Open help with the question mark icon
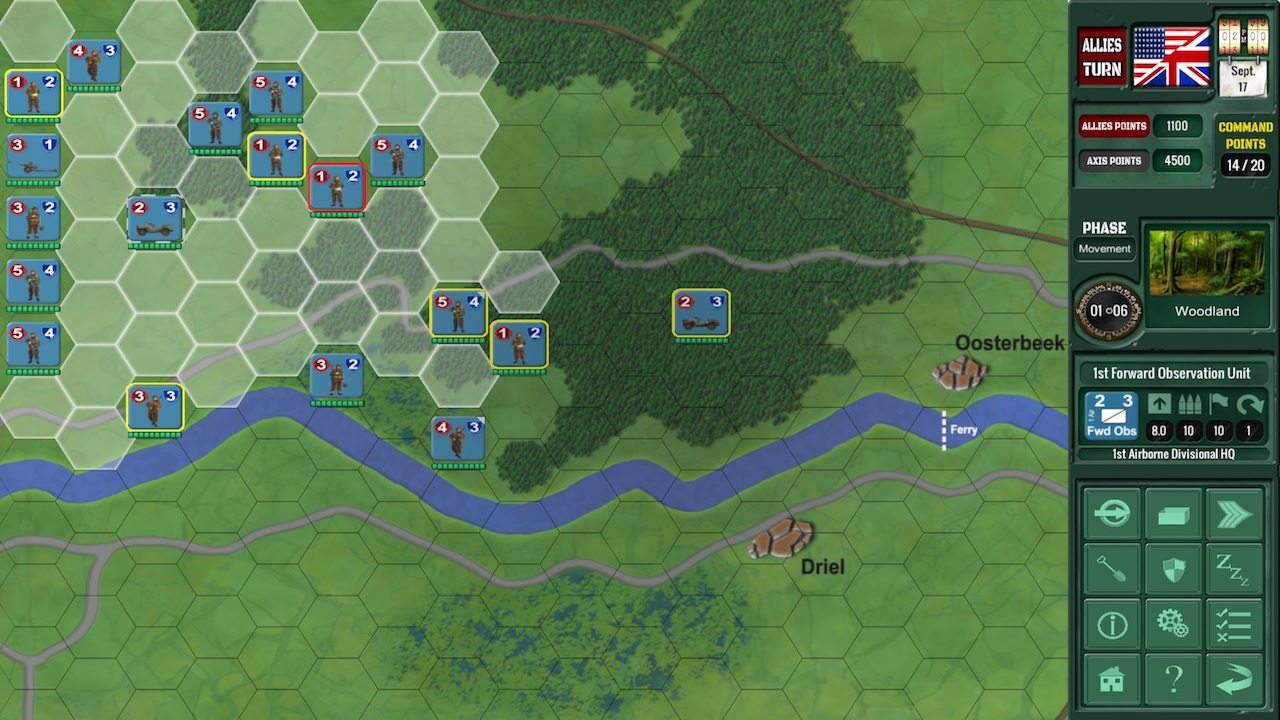The width and height of the screenshot is (1280, 720). [1173, 677]
